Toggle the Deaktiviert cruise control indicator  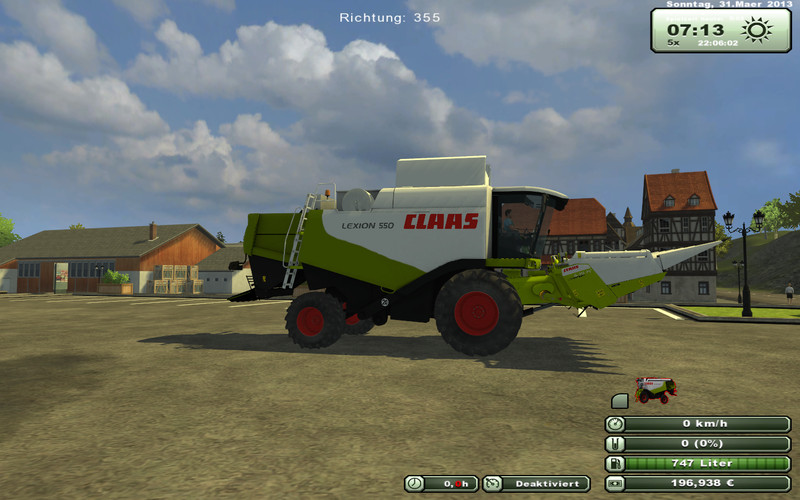point(536,483)
